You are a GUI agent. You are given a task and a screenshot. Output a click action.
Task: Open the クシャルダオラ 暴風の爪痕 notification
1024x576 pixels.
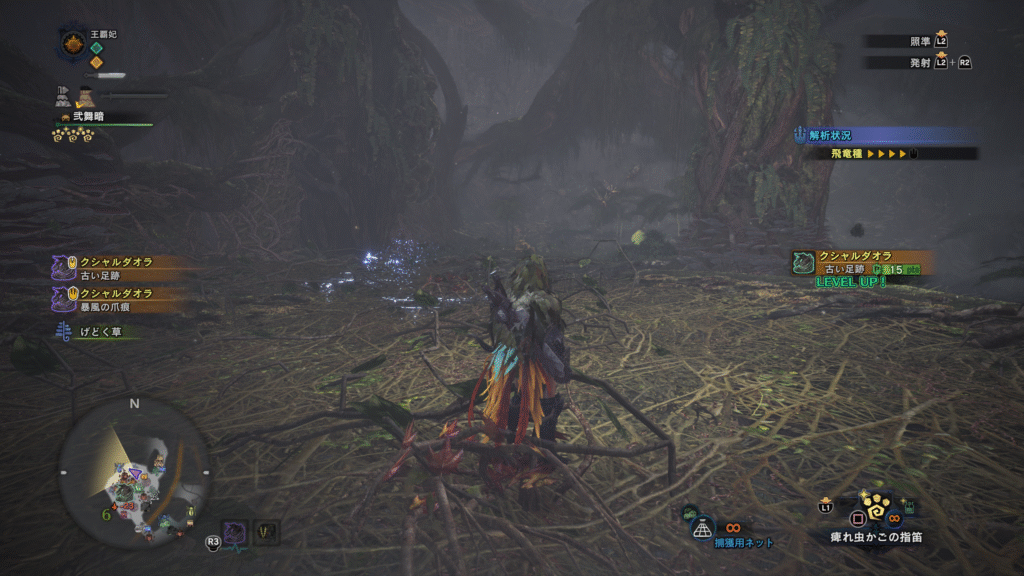coord(118,299)
